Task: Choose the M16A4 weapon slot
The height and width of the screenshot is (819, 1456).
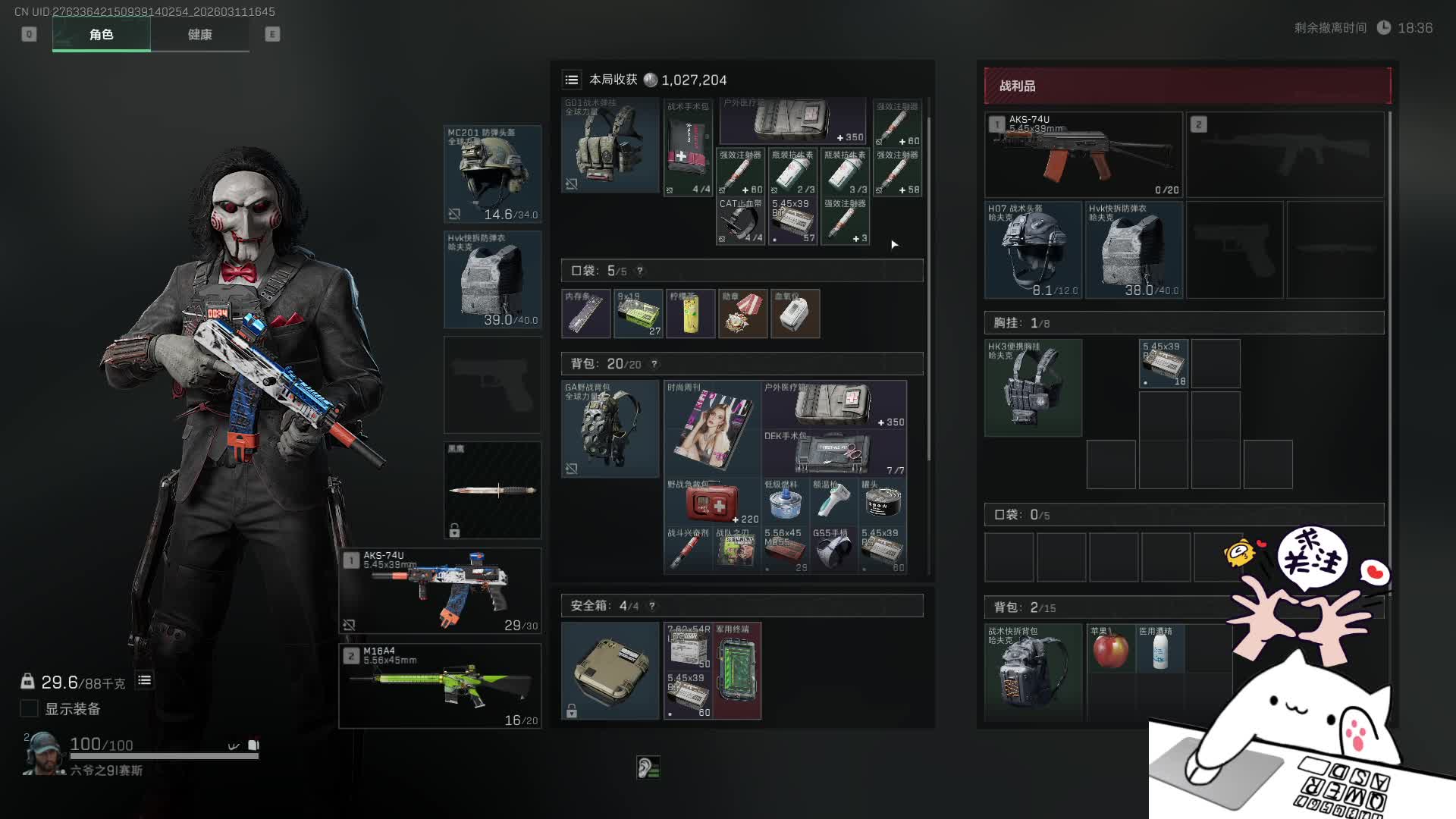Action: click(440, 686)
